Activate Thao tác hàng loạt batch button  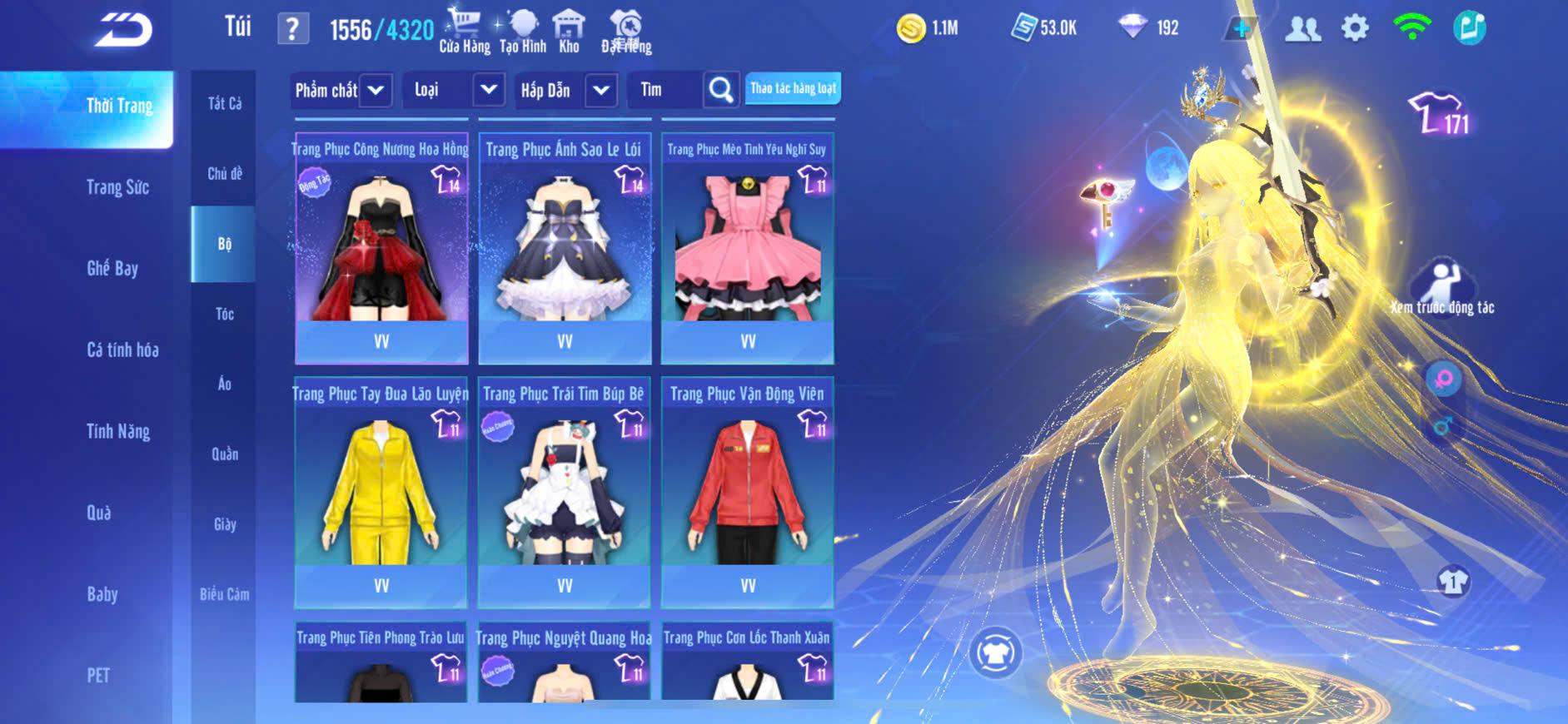793,88
